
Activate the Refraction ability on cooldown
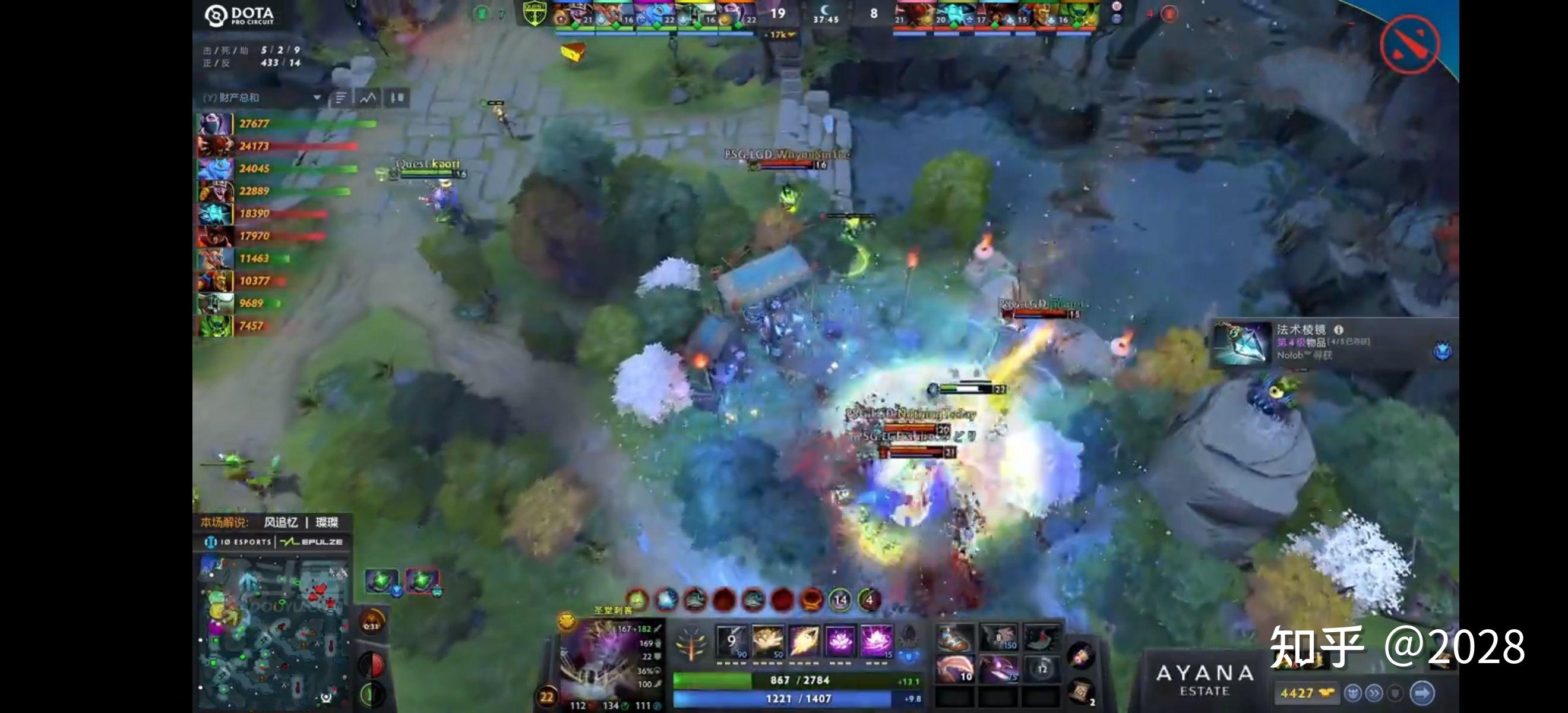click(731, 641)
